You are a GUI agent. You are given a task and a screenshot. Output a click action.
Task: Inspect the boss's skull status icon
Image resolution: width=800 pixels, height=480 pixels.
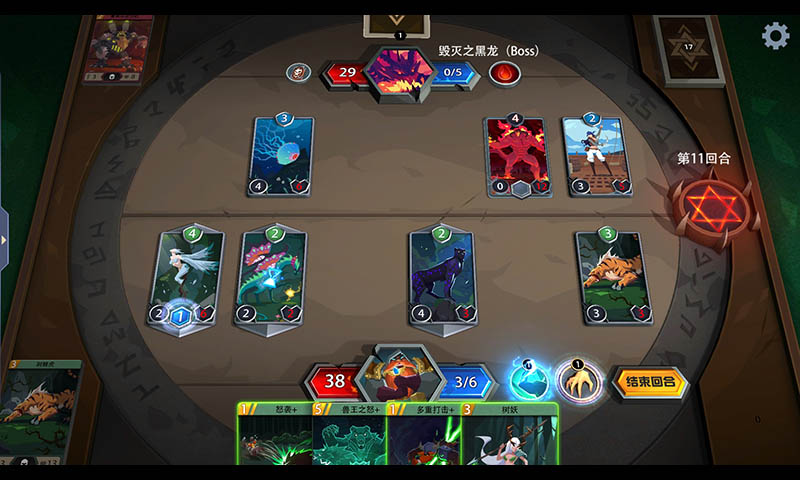click(298, 72)
